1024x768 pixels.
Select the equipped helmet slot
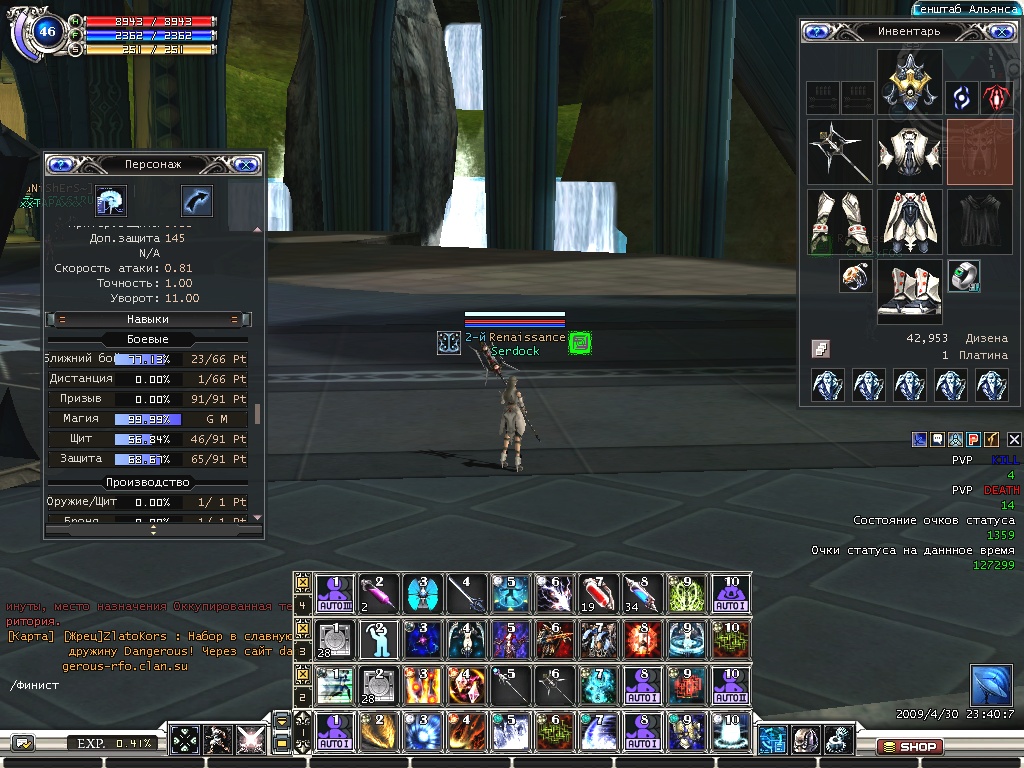pyautogui.click(x=910, y=83)
